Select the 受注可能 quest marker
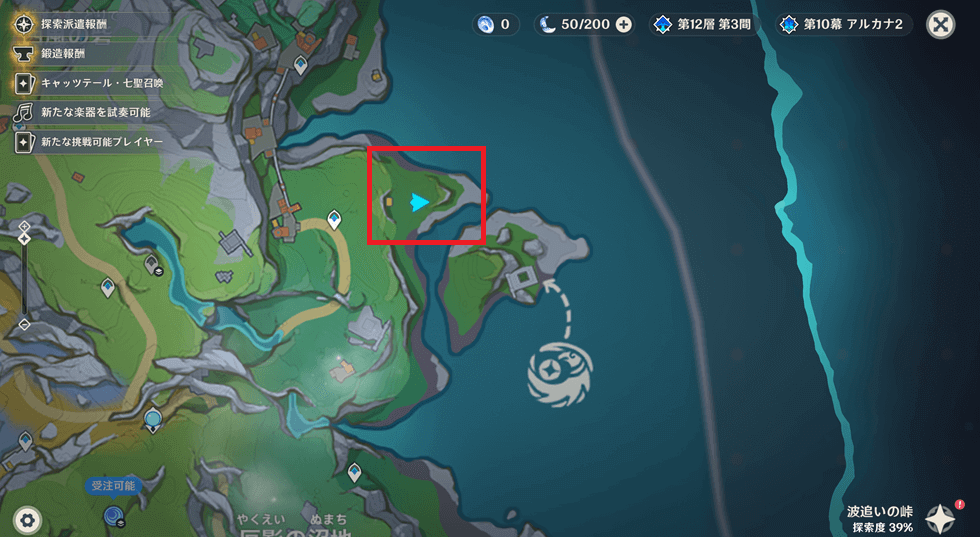 [x=113, y=514]
